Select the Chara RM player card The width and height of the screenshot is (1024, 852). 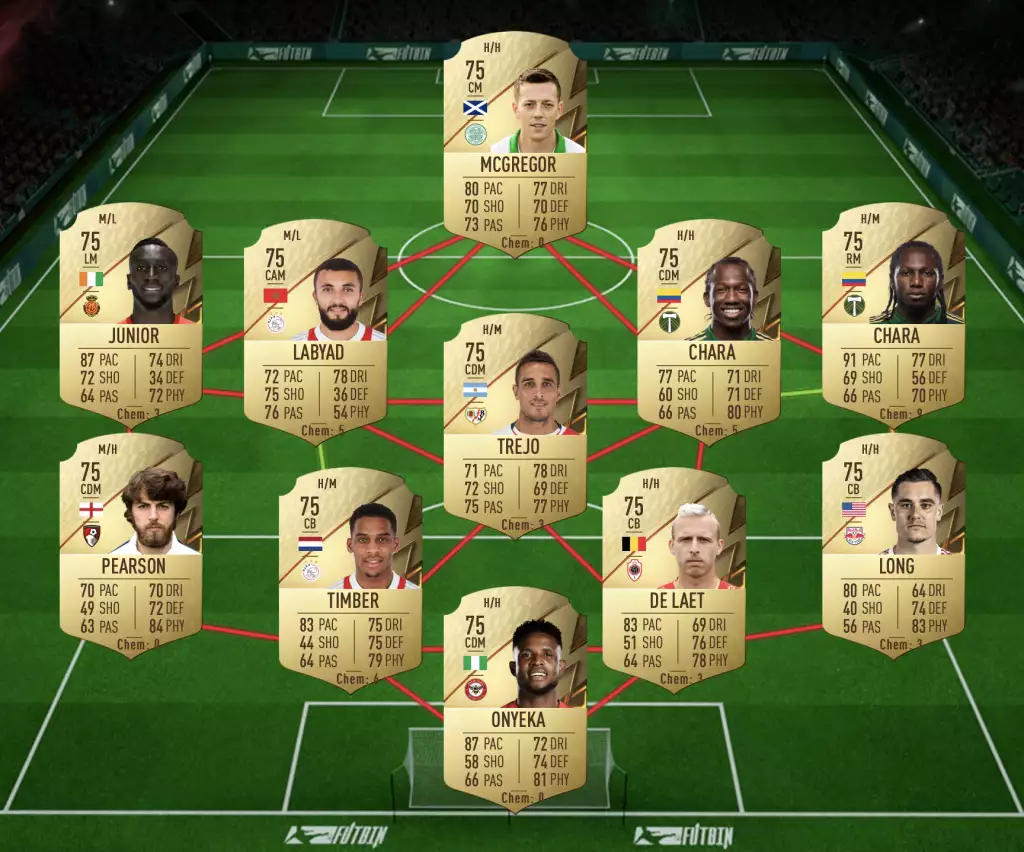click(893, 312)
